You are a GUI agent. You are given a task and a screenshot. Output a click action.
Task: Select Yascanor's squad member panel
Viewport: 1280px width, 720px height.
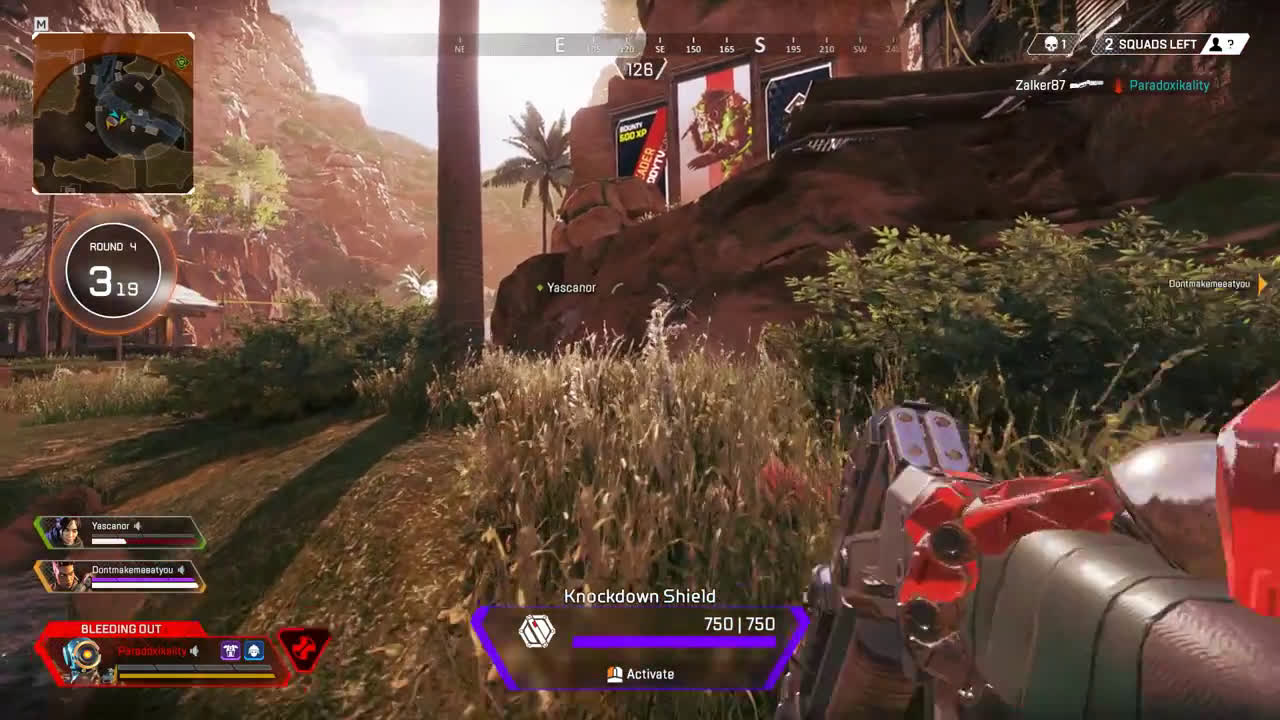[120, 532]
